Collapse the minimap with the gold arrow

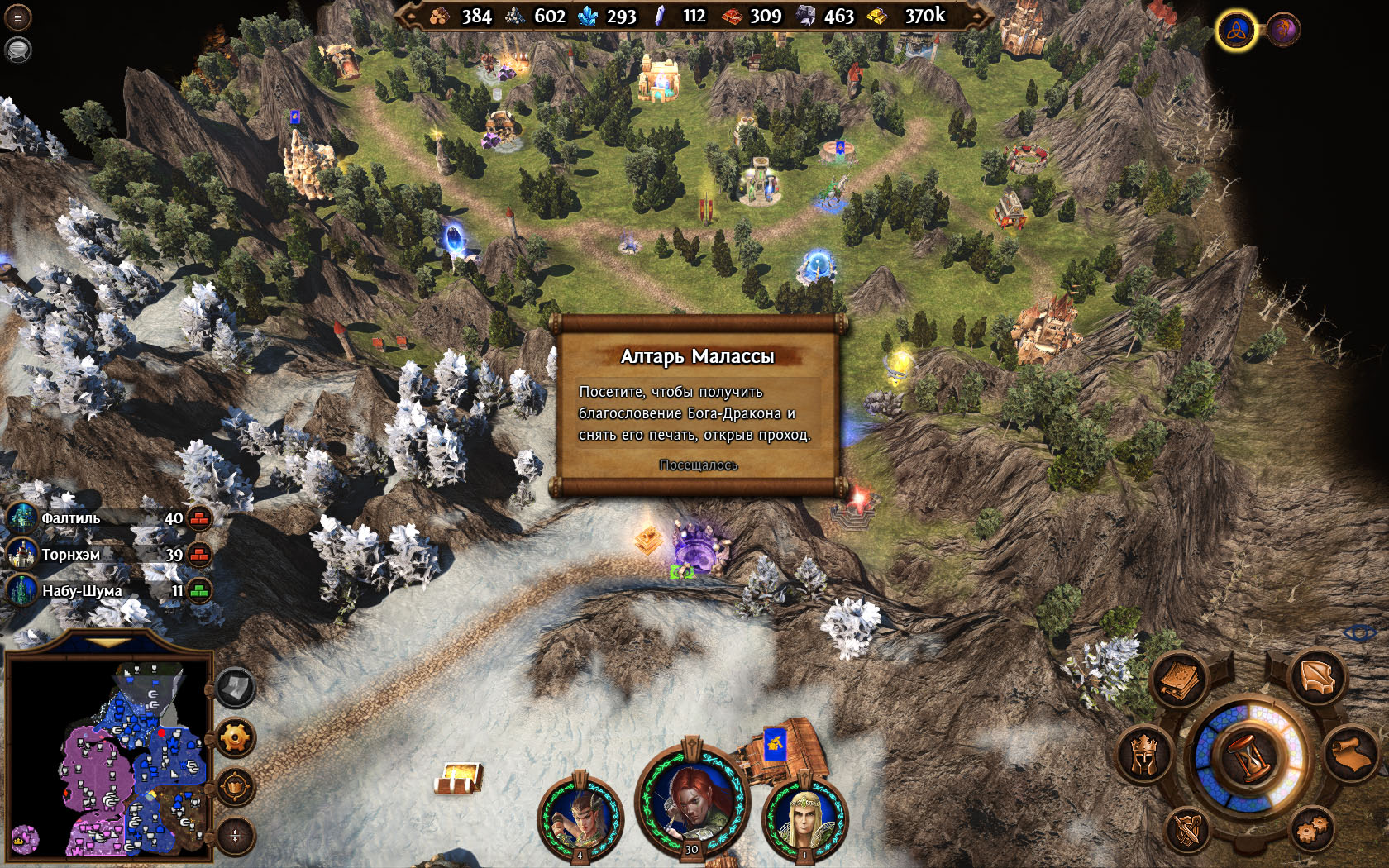[x=108, y=641]
